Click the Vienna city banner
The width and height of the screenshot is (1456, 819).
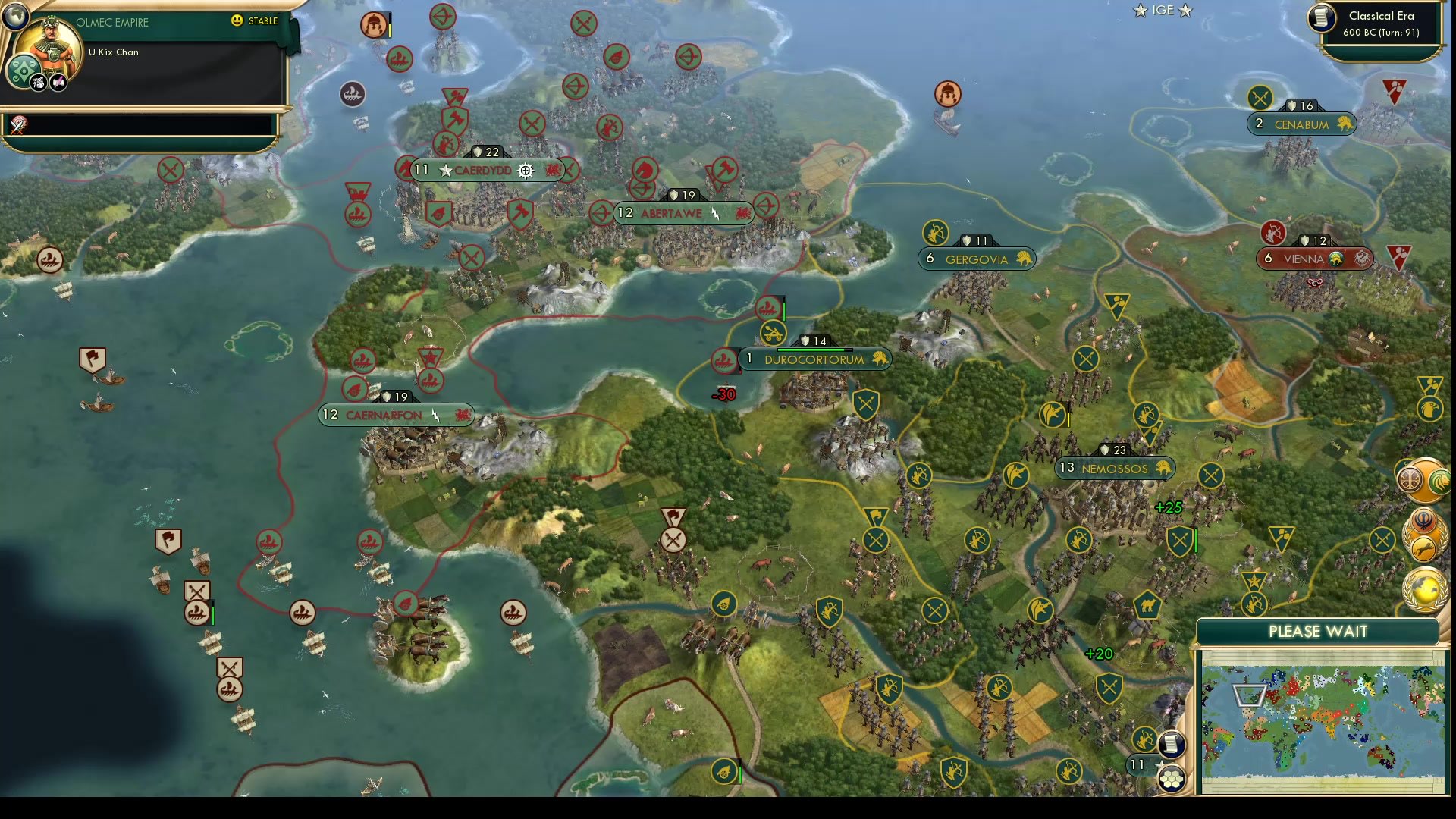pos(1303,259)
